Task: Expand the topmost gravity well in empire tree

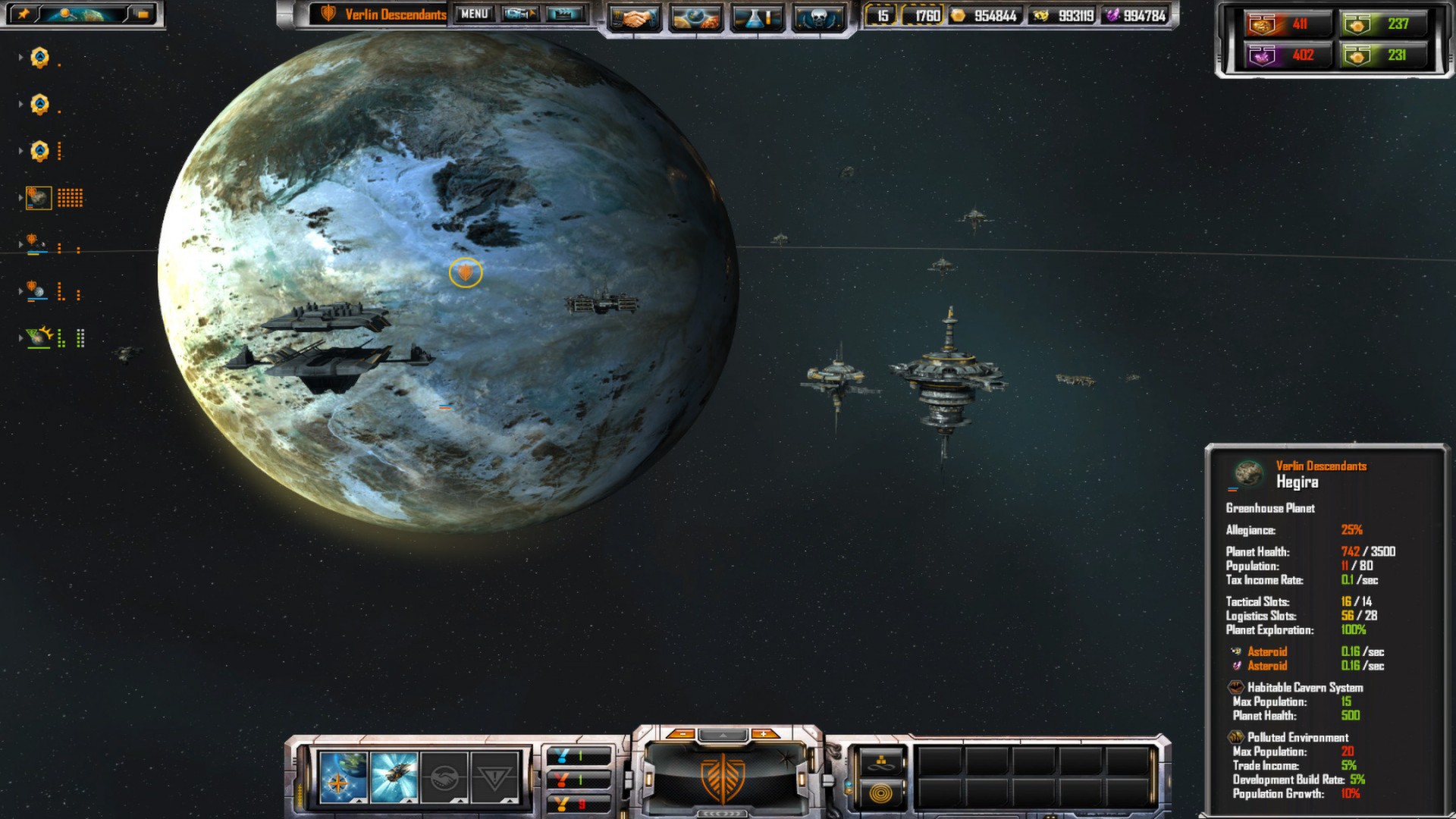Action: click(x=20, y=57)
